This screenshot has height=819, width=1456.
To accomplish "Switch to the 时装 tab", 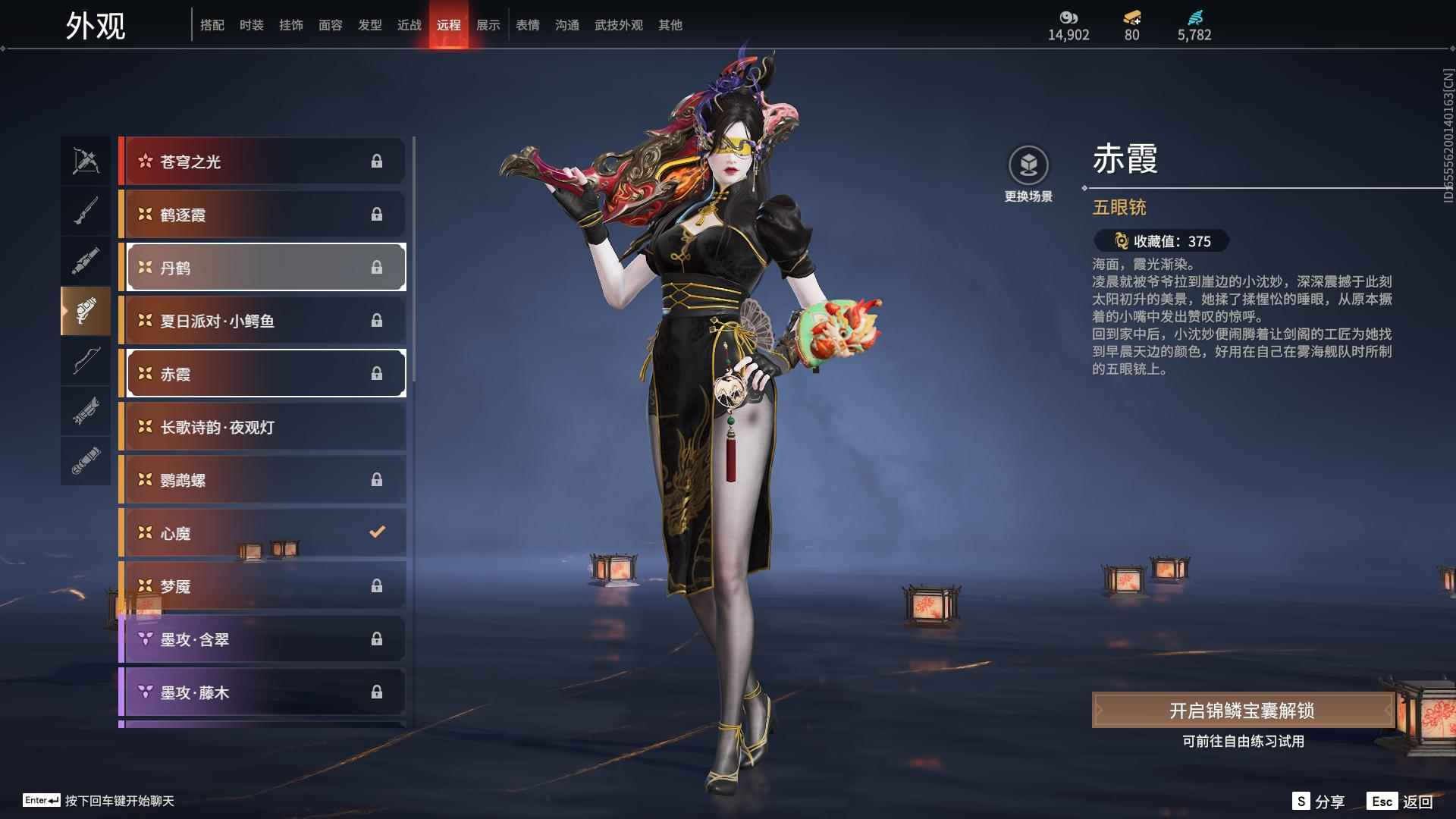I will coord(252,24).
